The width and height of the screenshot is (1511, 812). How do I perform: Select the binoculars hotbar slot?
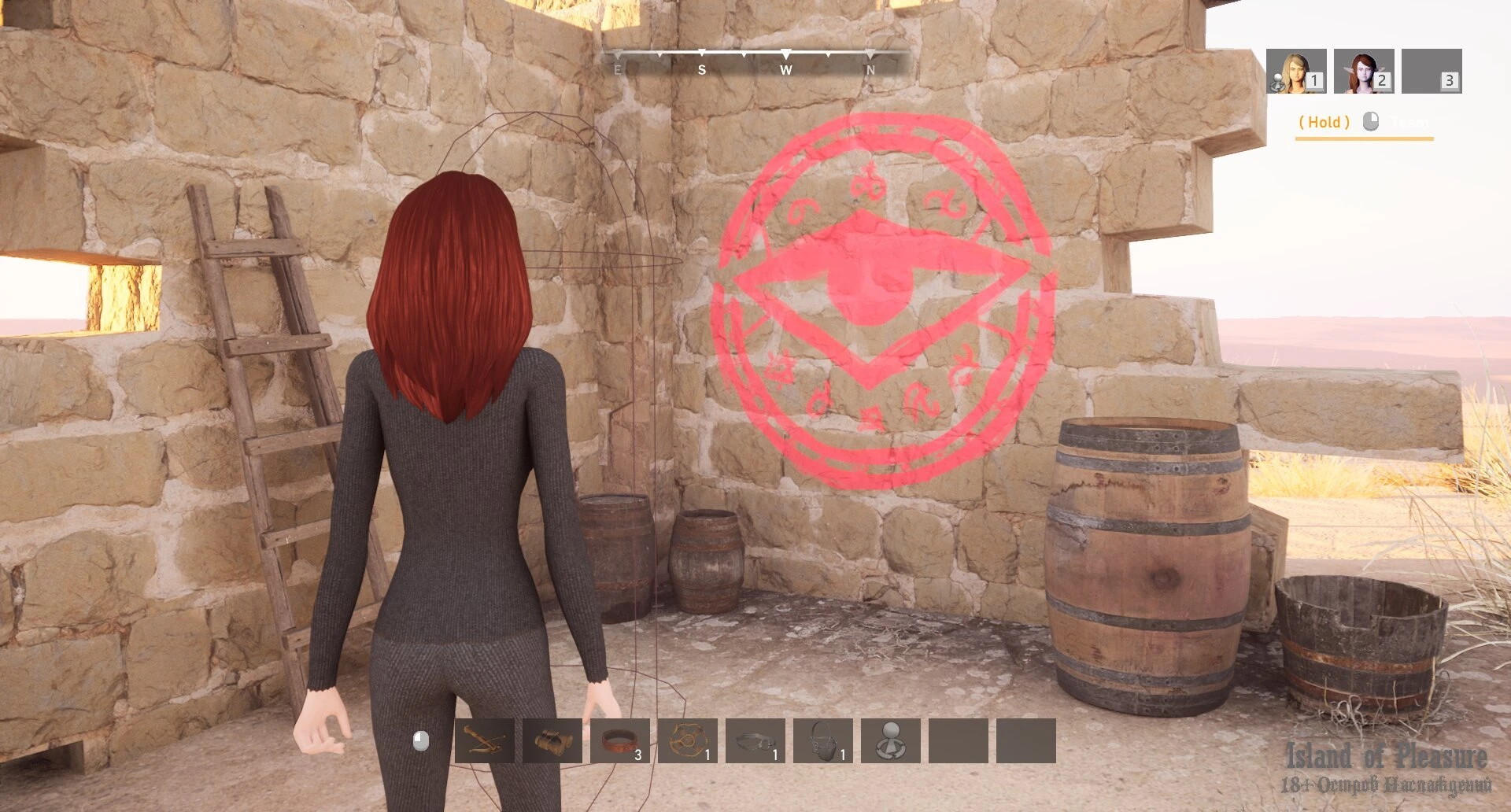(x=552, y=740)
